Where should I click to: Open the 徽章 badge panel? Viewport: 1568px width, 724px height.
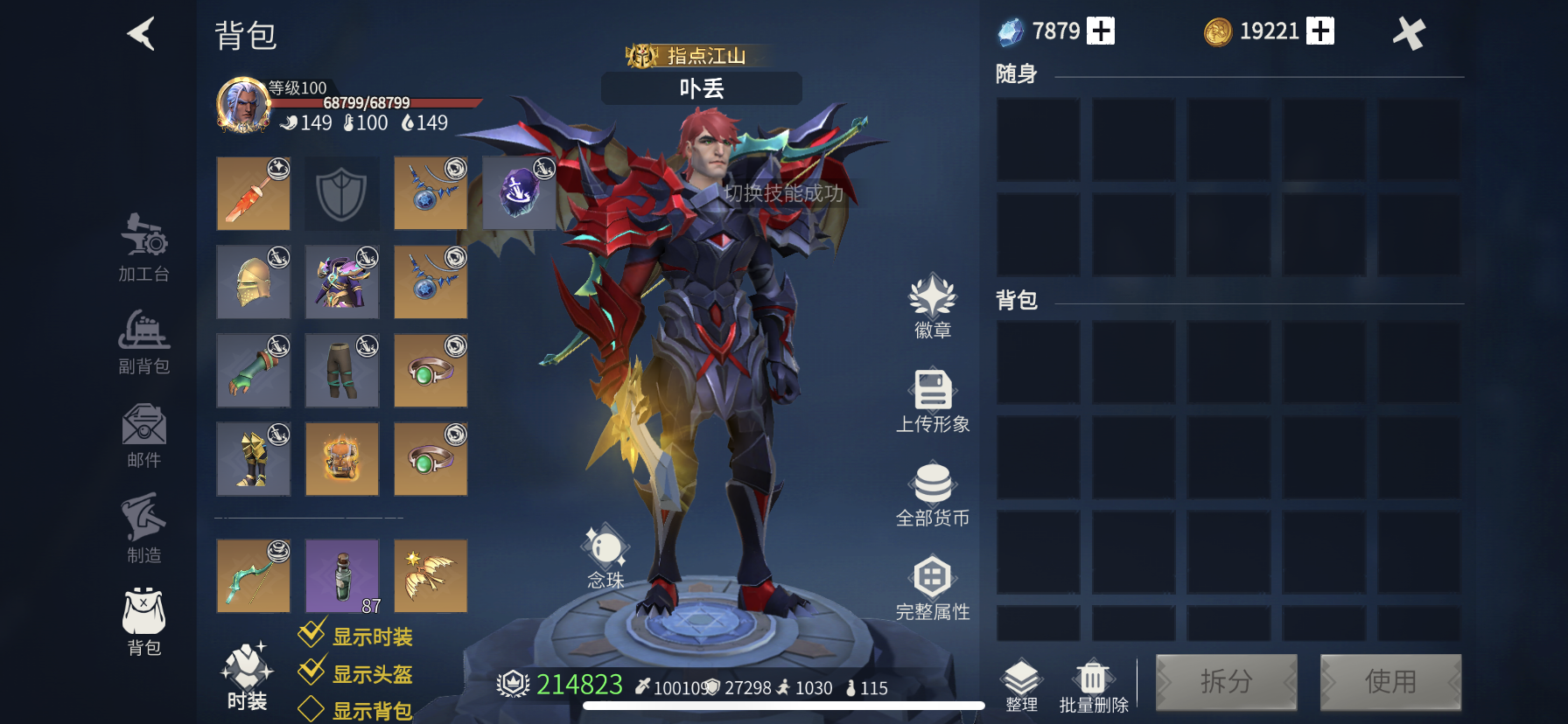point(933,306)
